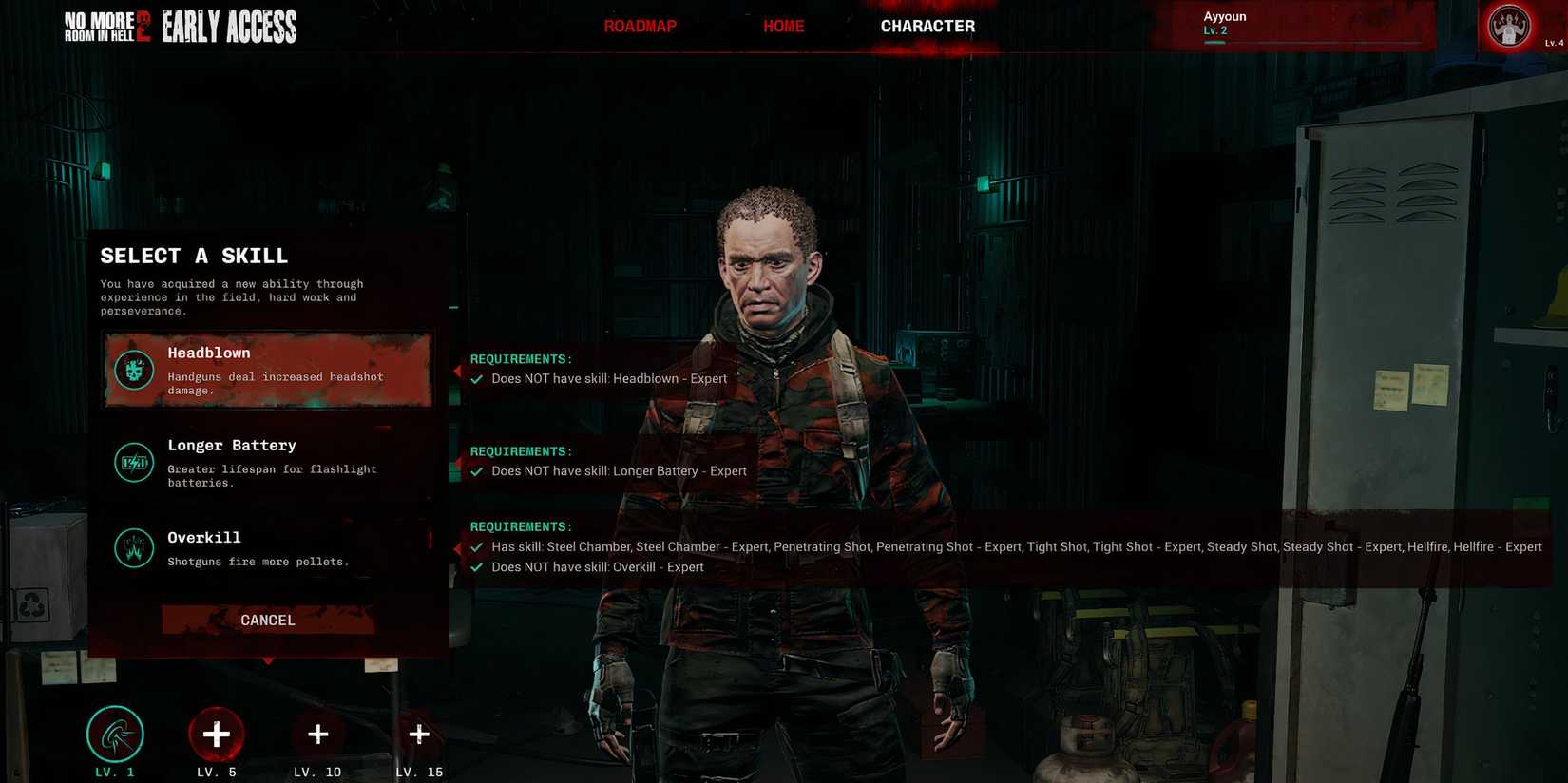Select the Overkill shotgun skill icon
This screenshot has height=783, width=1568.
(133, 548)
